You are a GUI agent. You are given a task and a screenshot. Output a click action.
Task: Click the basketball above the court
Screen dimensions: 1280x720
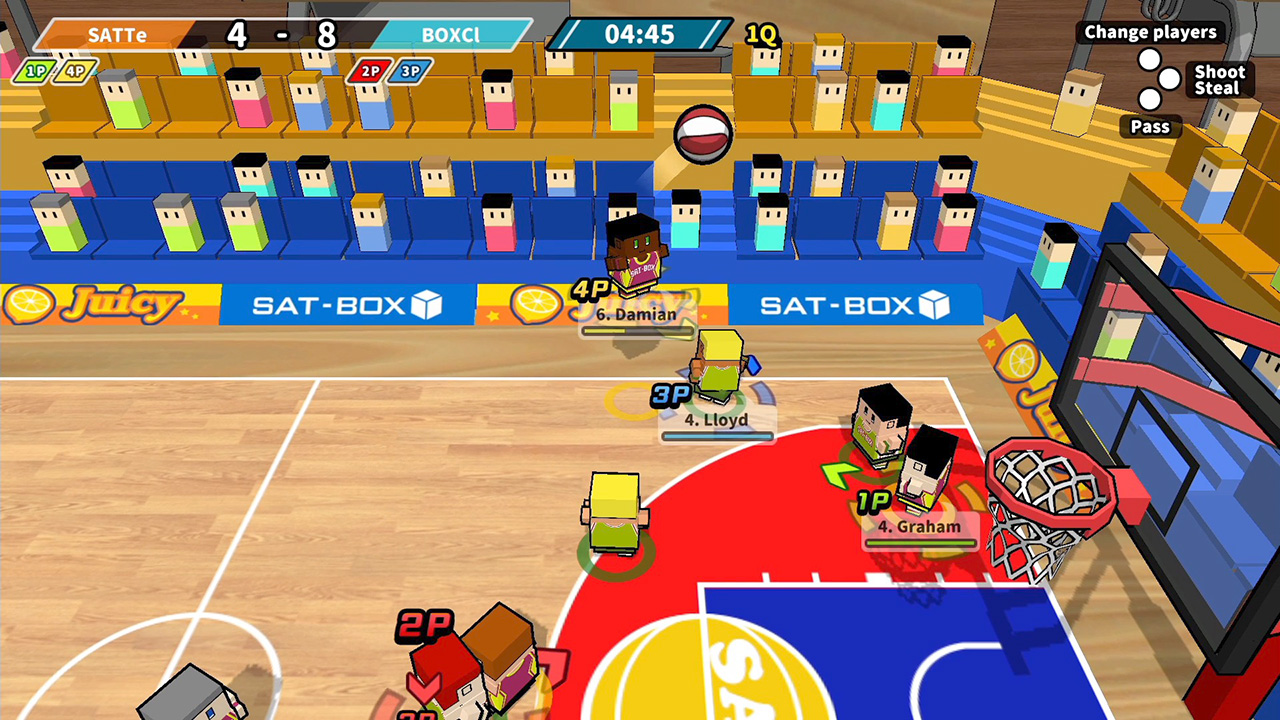pos(703,135)
